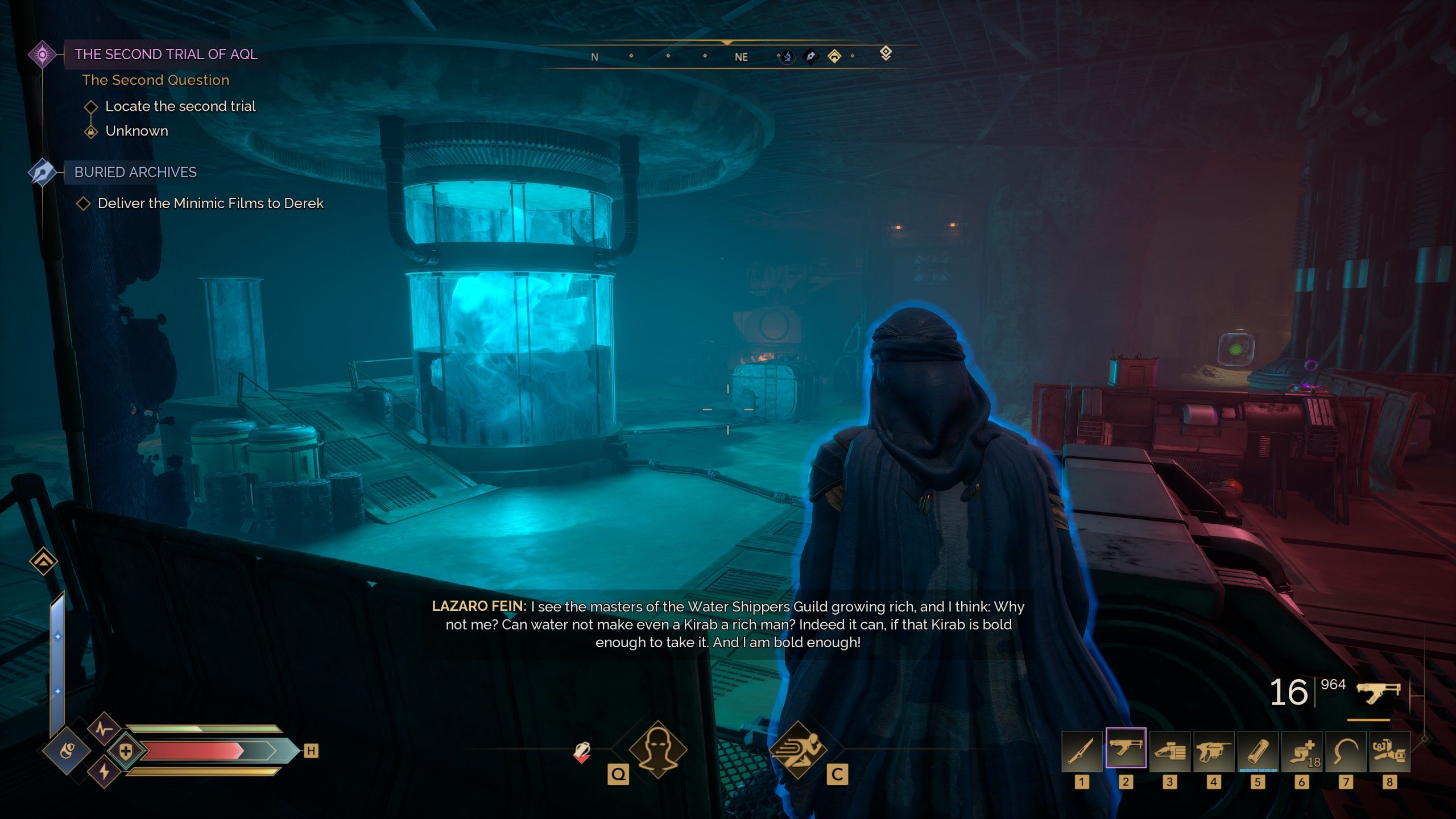Equip the pistol in hotbar slot 4
The image size is (1456, 819).
[x=1213, y=751]
